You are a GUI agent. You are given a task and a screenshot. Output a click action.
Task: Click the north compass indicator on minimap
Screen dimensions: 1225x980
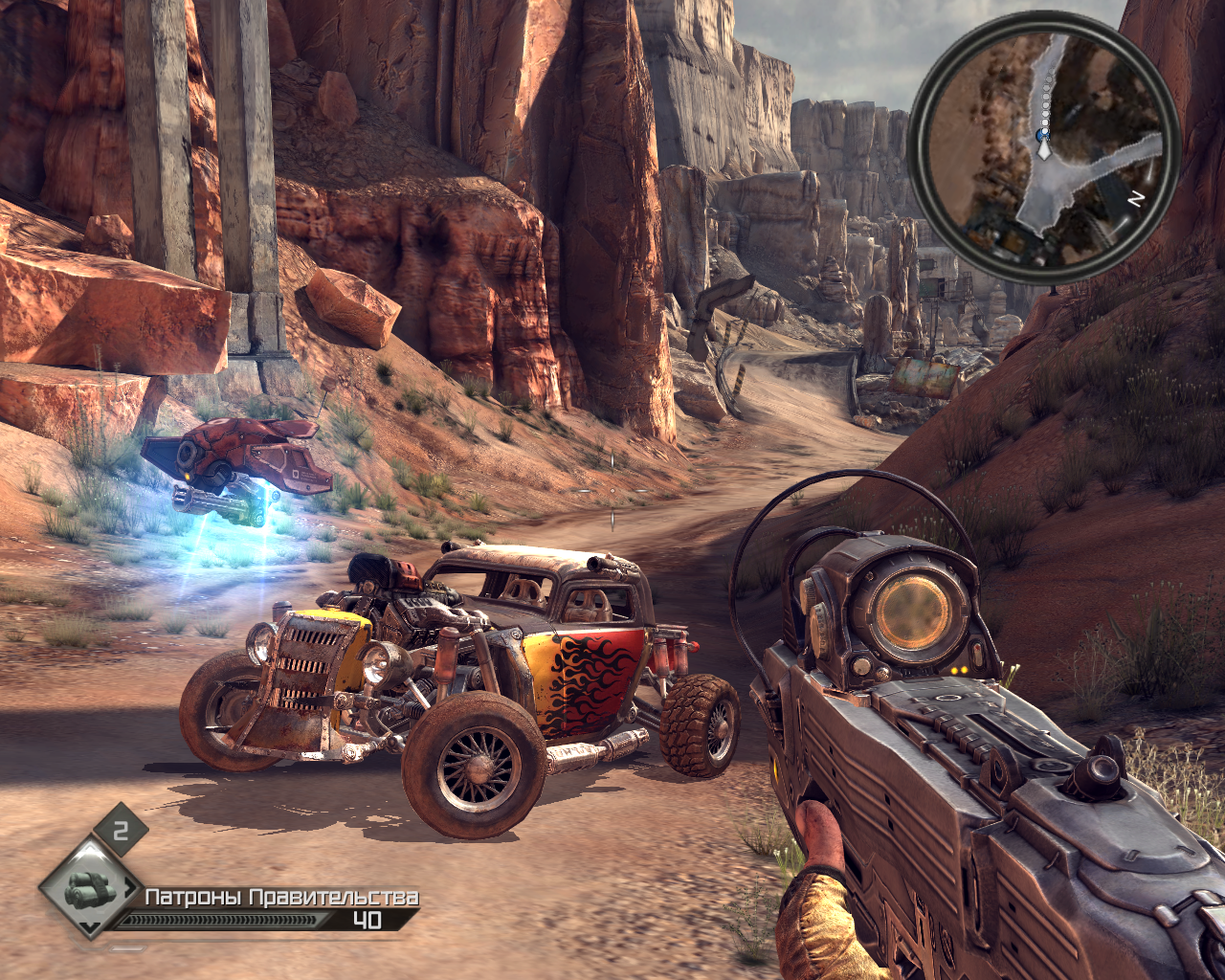[x=1136, y=200]
